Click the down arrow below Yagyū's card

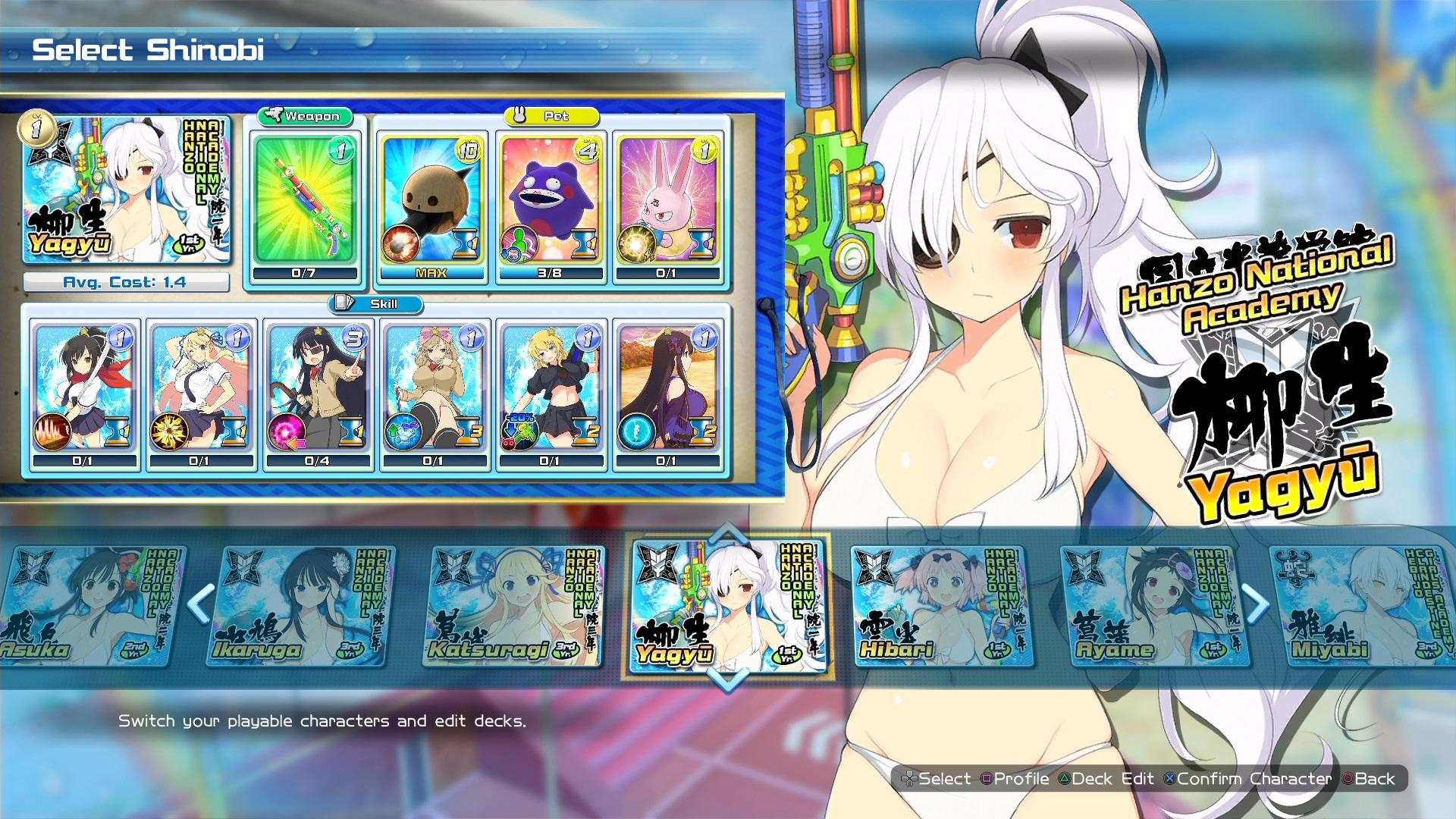pos(729,679)
